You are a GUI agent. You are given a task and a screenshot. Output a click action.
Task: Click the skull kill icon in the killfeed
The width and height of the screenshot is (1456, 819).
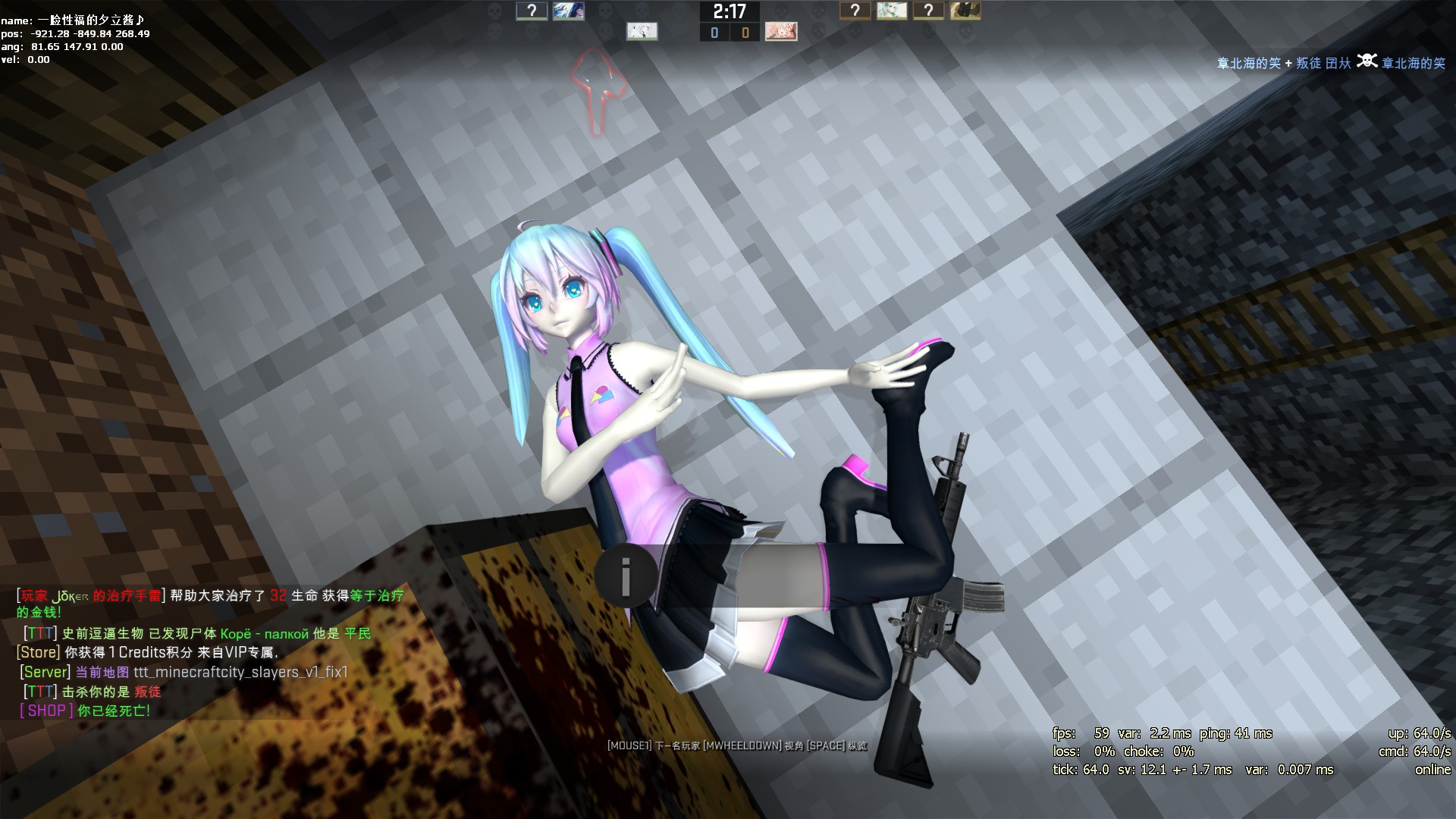(1366, 61)
